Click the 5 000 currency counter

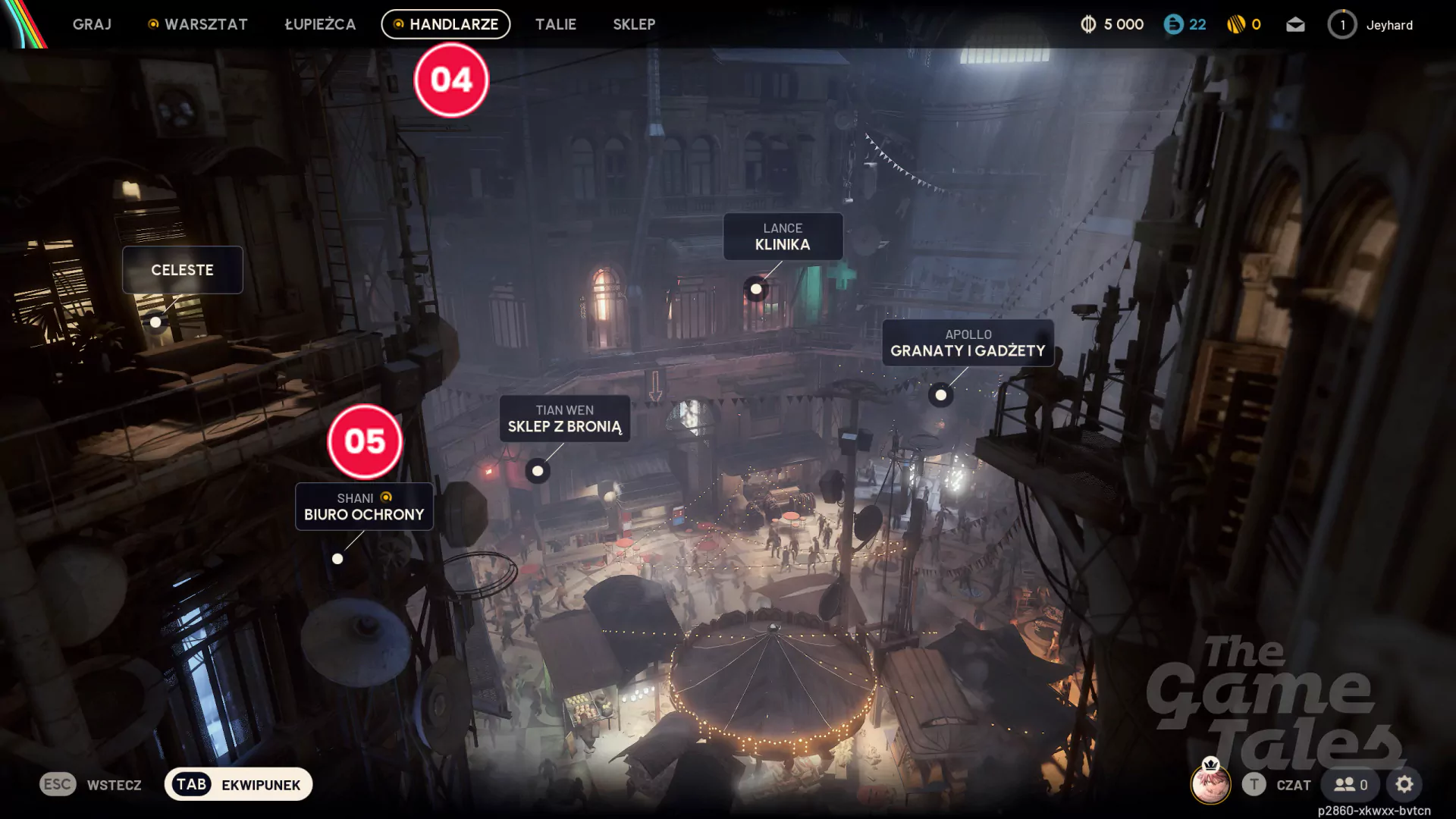[x=1112, y=25]
